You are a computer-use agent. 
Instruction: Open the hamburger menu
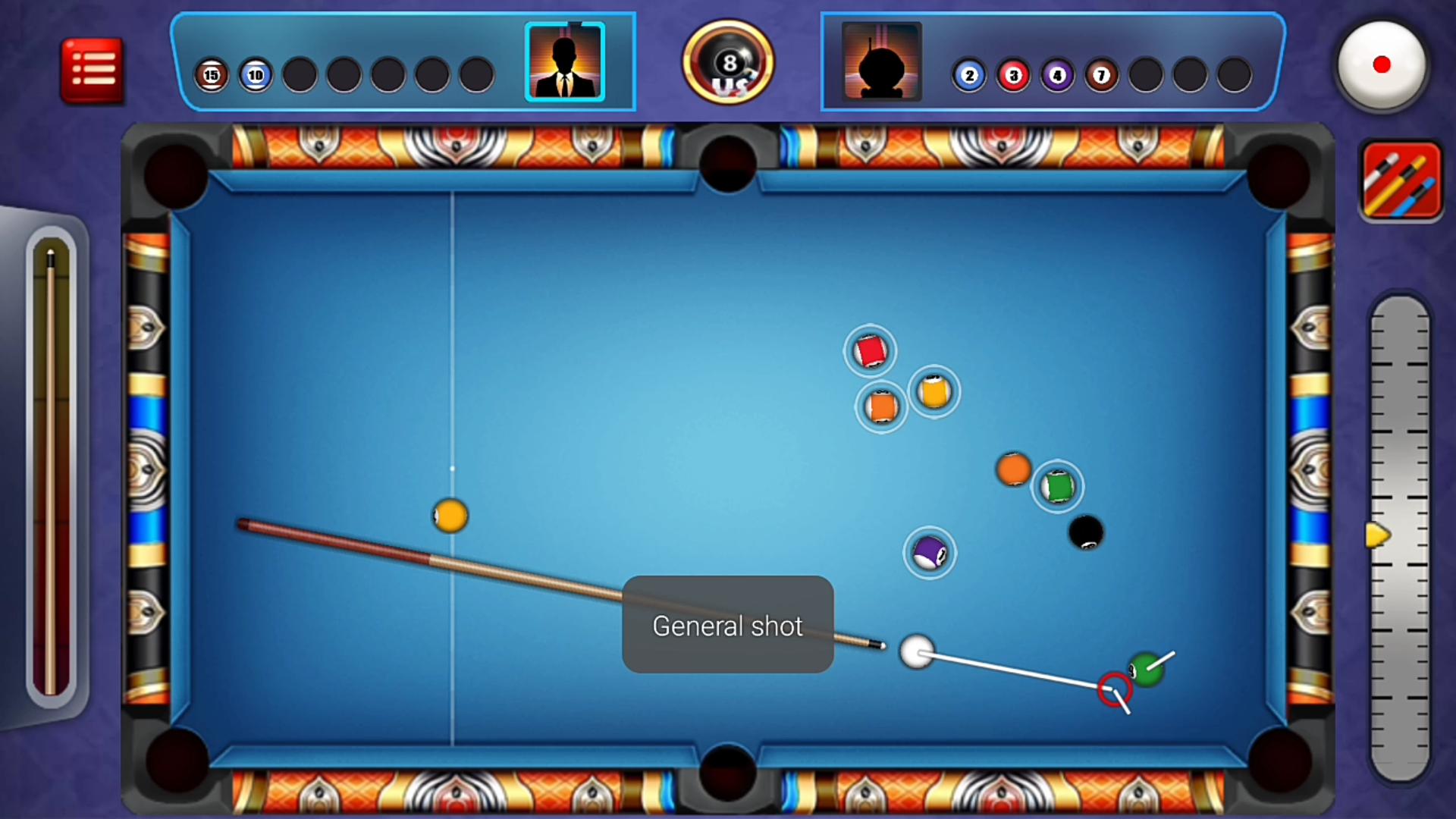click(x=91, y=67)
